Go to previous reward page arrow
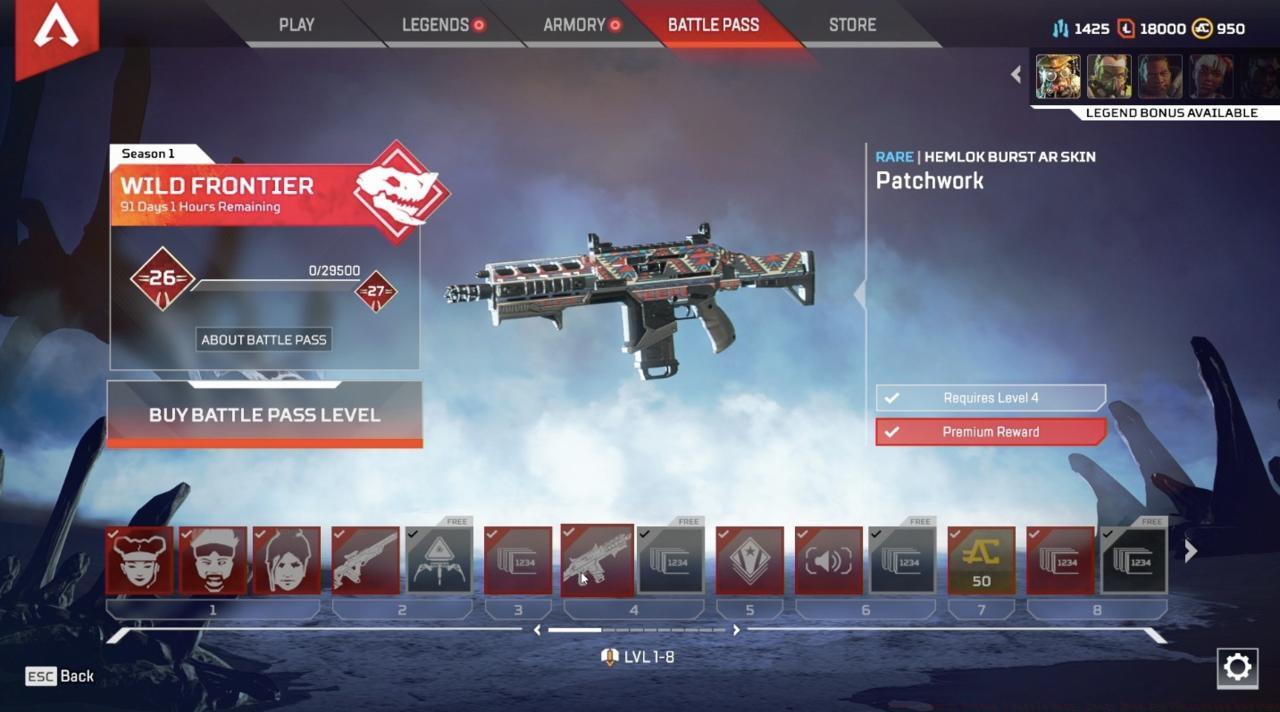Image resolution: width=1280 pixels, height=712 pixels. 537,630
